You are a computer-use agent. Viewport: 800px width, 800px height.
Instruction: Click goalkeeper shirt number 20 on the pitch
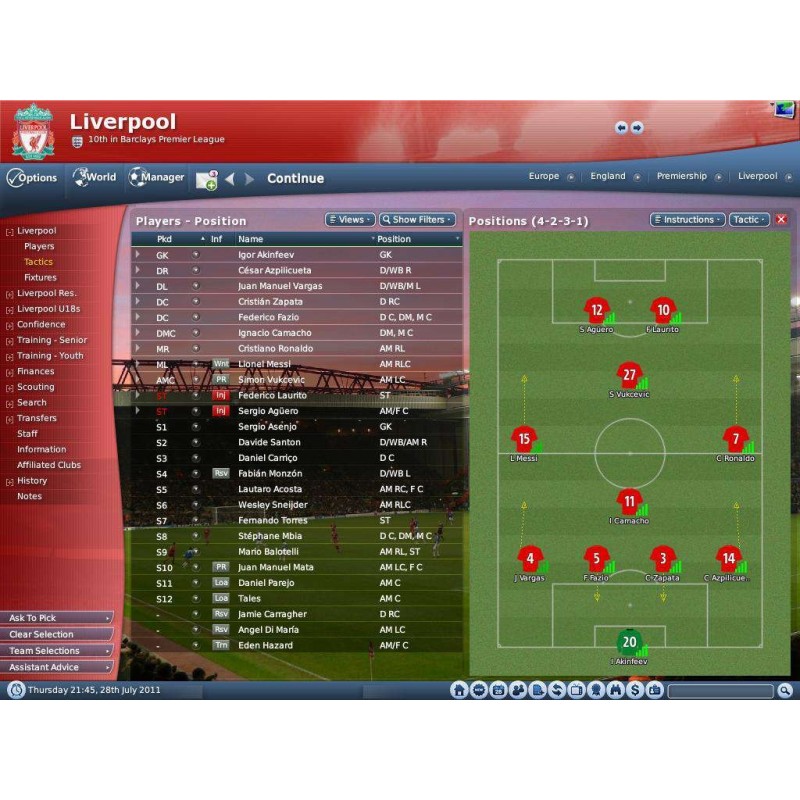(629, 641)
